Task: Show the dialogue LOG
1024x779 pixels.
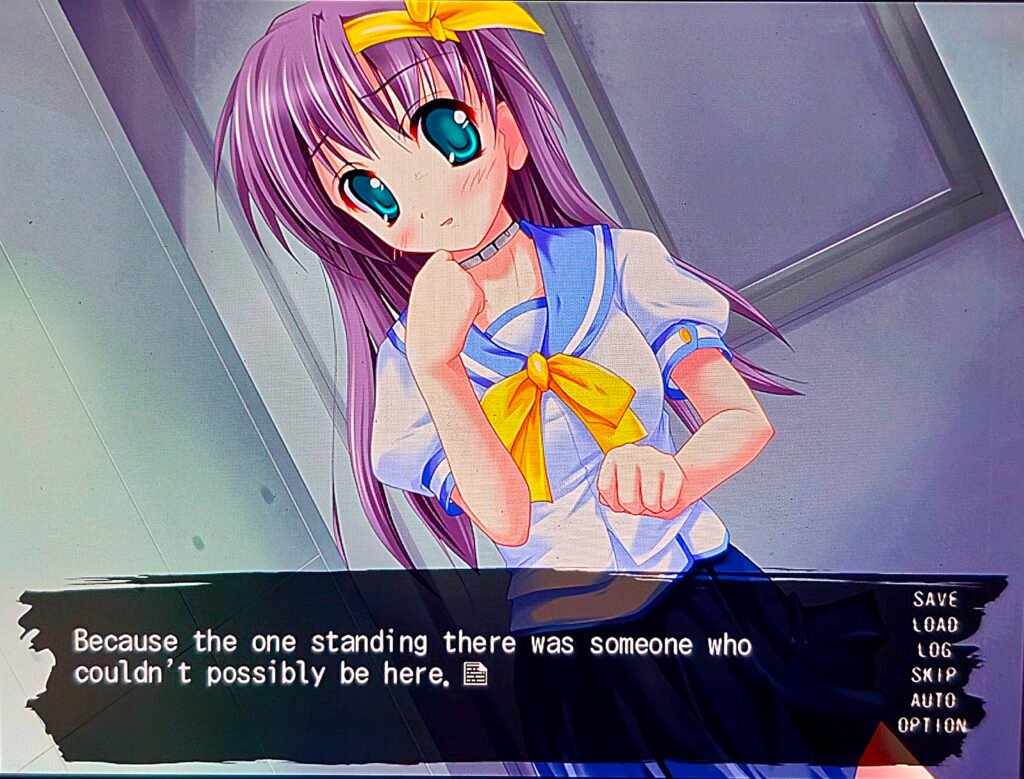Action: 934,650
